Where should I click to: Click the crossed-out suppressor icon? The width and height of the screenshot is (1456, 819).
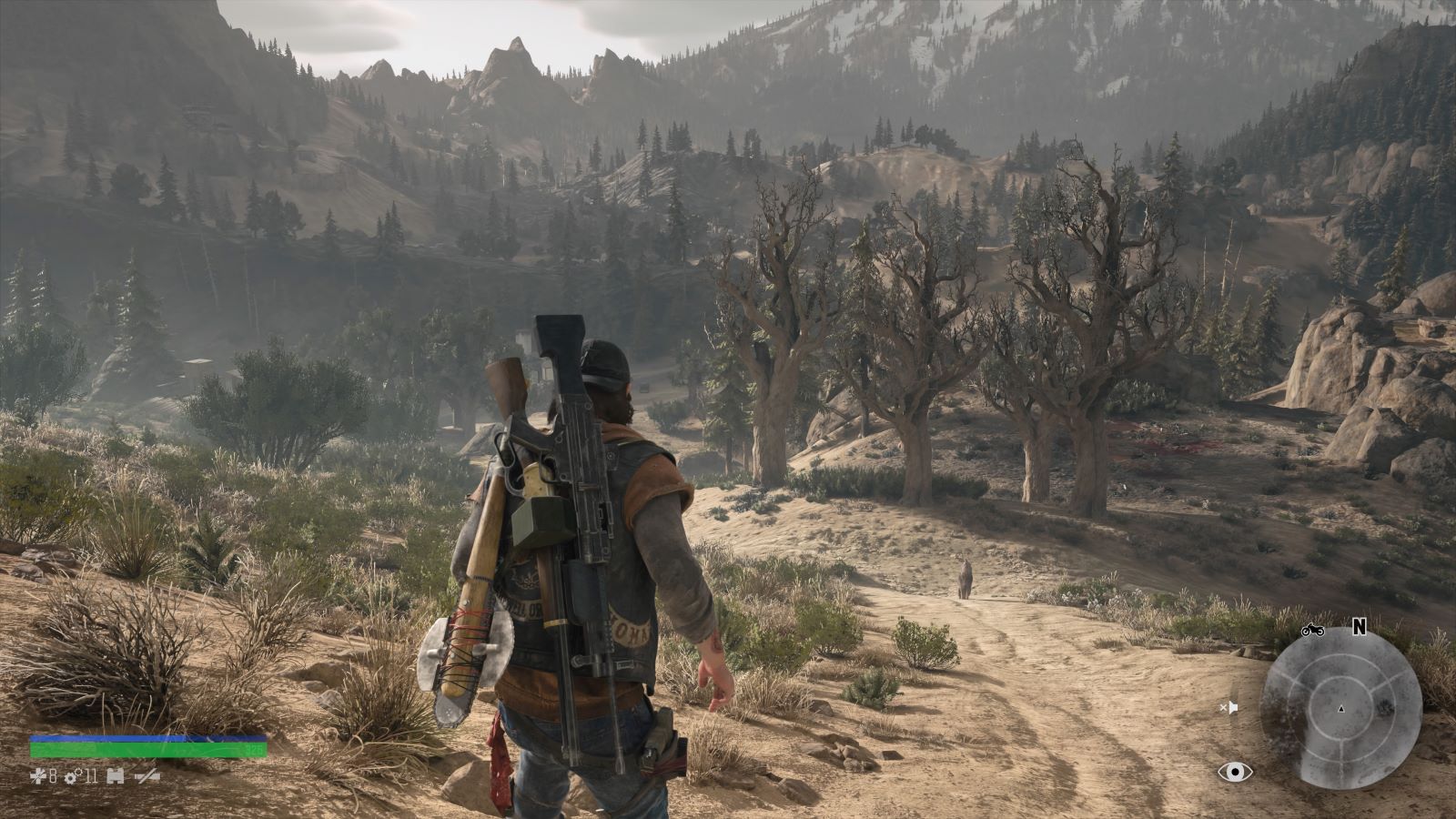pos(147,776)
